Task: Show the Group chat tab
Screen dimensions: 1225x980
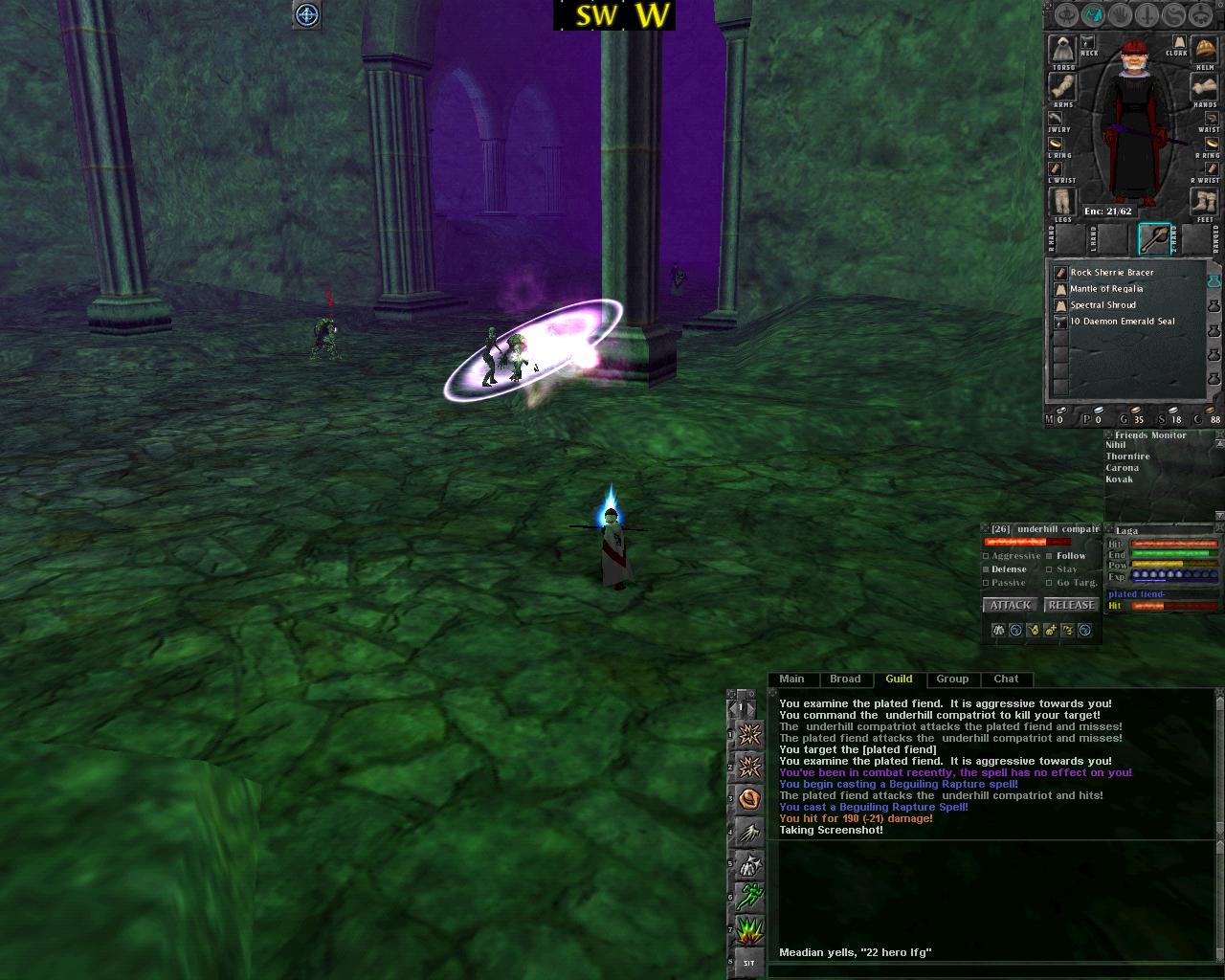Action: [952, 679]
